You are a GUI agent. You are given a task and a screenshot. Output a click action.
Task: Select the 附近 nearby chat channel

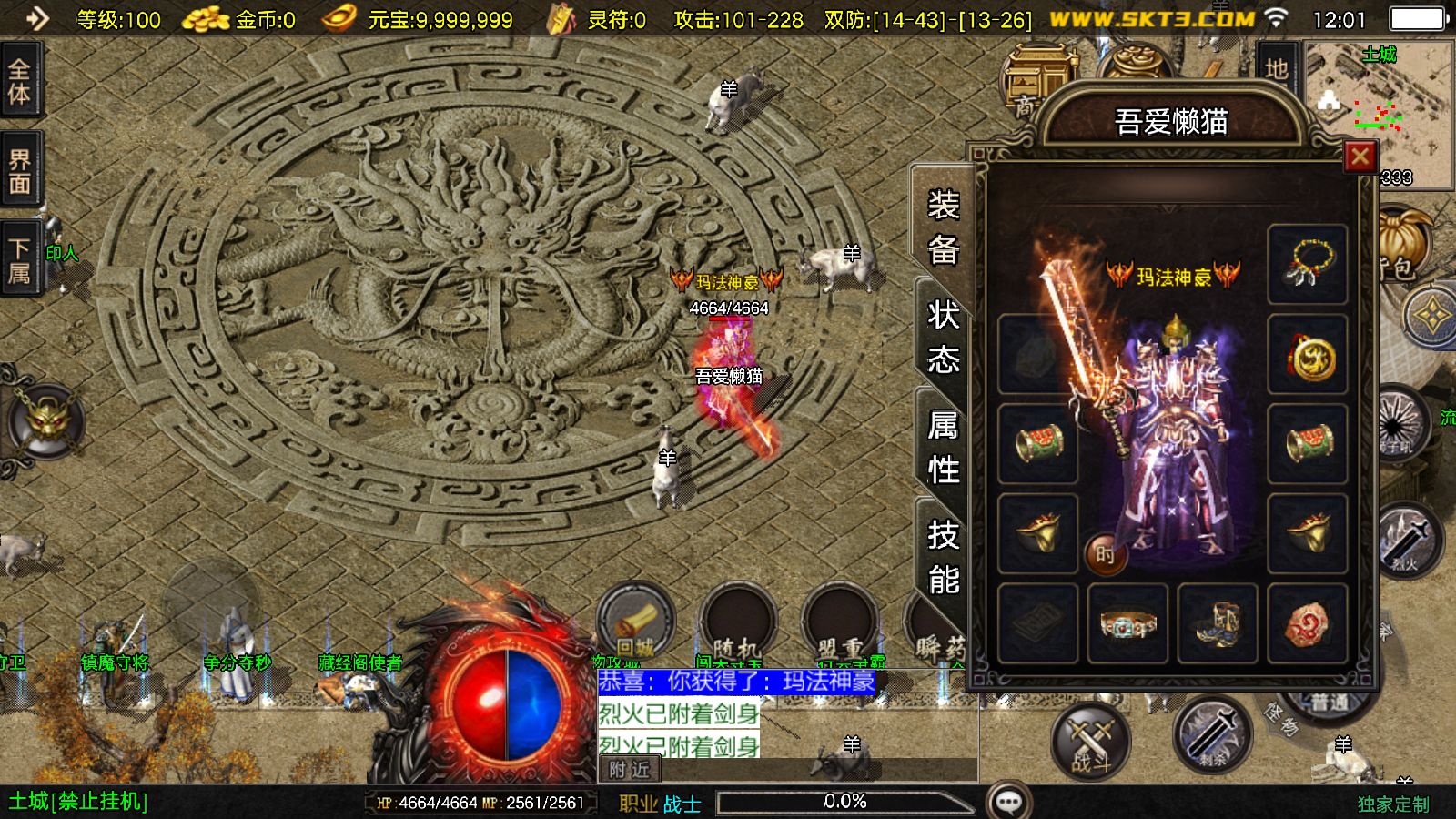click(629, 770)
